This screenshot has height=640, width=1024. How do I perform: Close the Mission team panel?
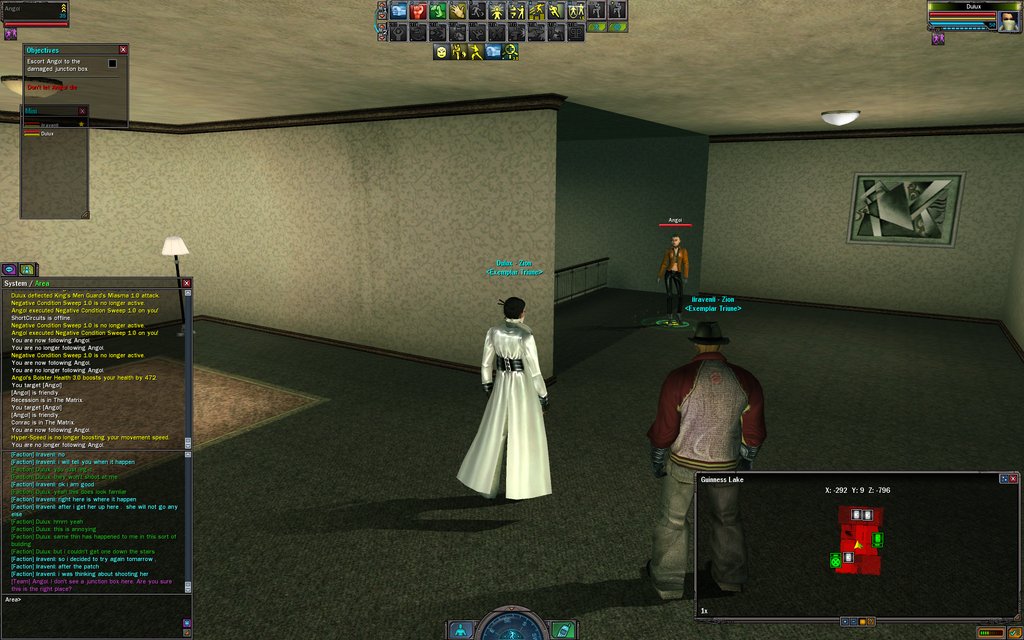[x=83, y=111]
